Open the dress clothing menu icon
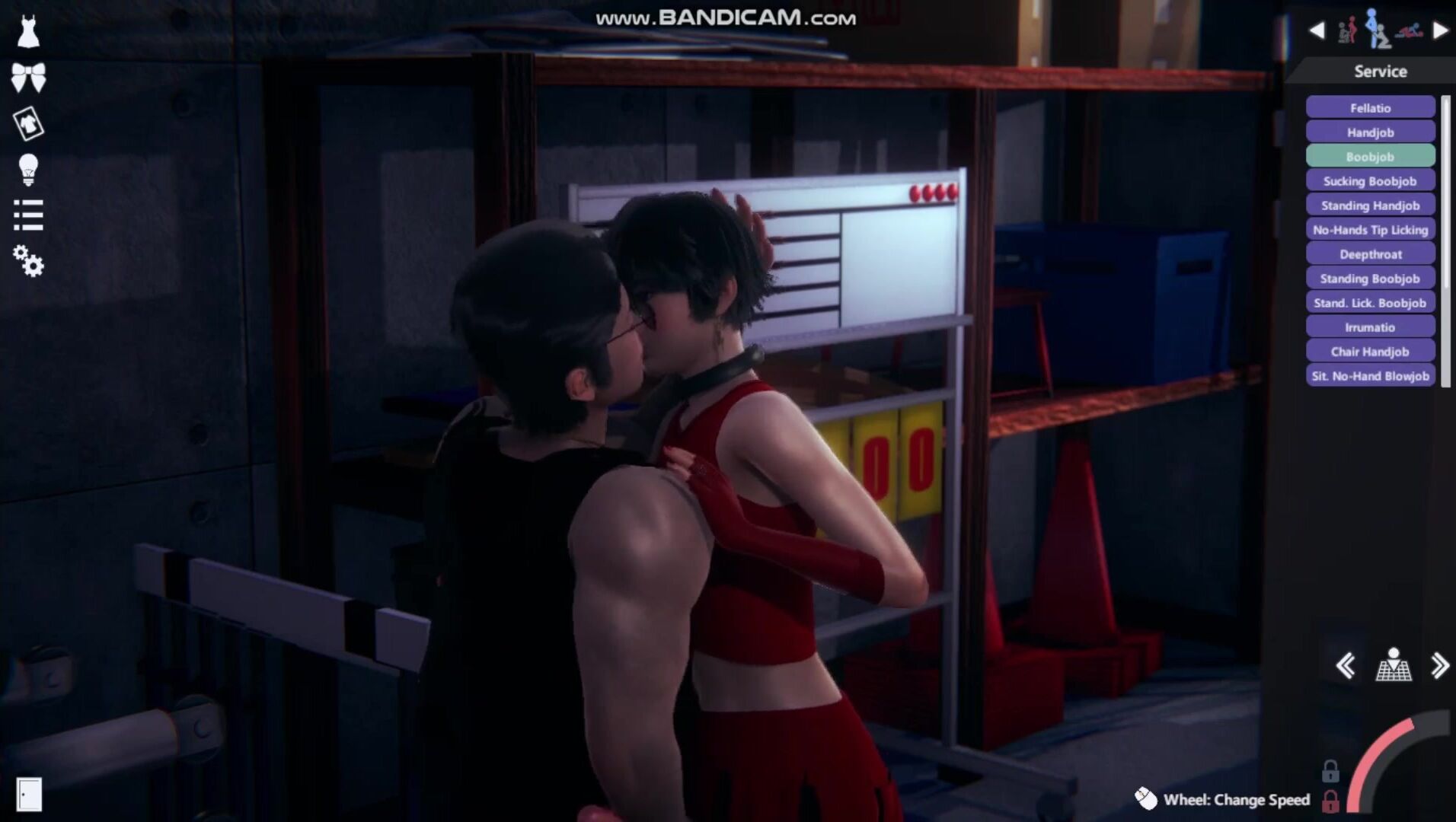This screenshot has width=1456, height=822. click(x=28, y=32)
